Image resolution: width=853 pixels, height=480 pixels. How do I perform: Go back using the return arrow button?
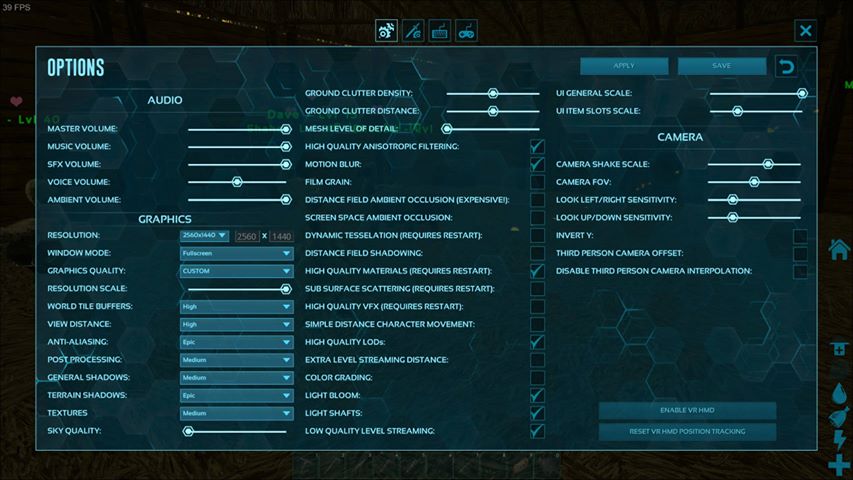[787, 66]
